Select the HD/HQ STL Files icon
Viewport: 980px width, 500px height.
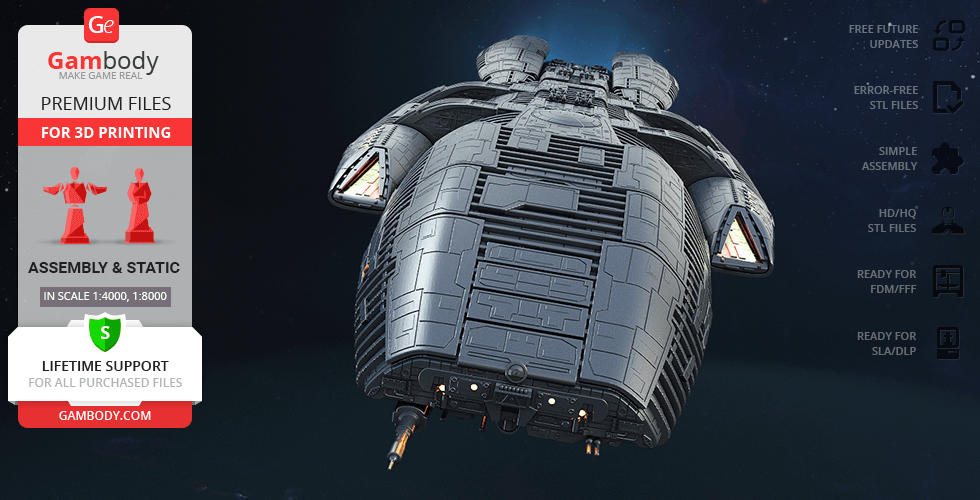pyautogui.click(x=947, y=220)
